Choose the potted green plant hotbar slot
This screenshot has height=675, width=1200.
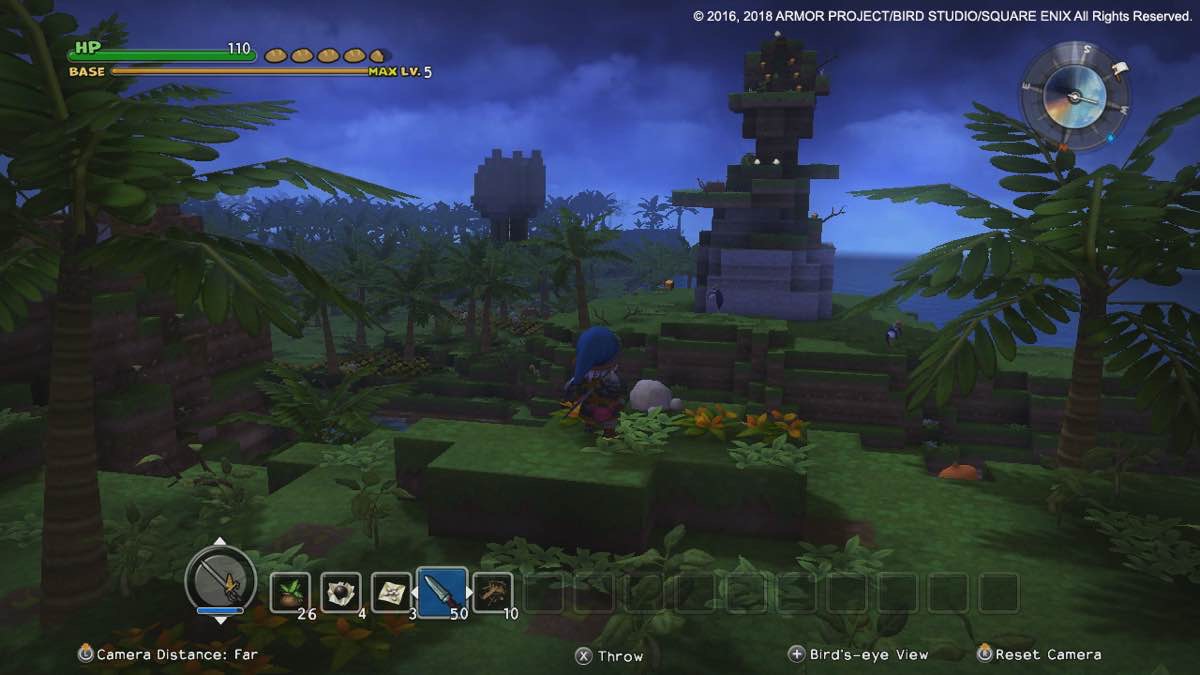tap(290, 592)
